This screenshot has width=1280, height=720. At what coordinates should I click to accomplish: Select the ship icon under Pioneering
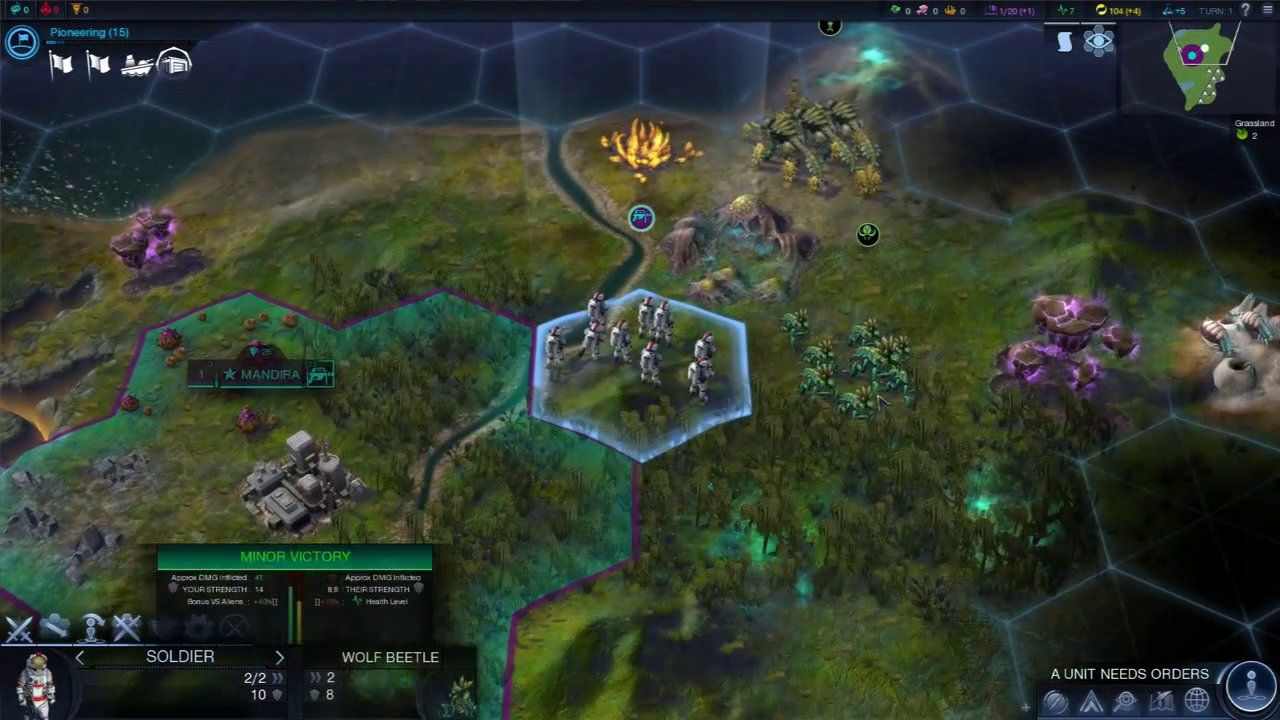pos(137,64)
